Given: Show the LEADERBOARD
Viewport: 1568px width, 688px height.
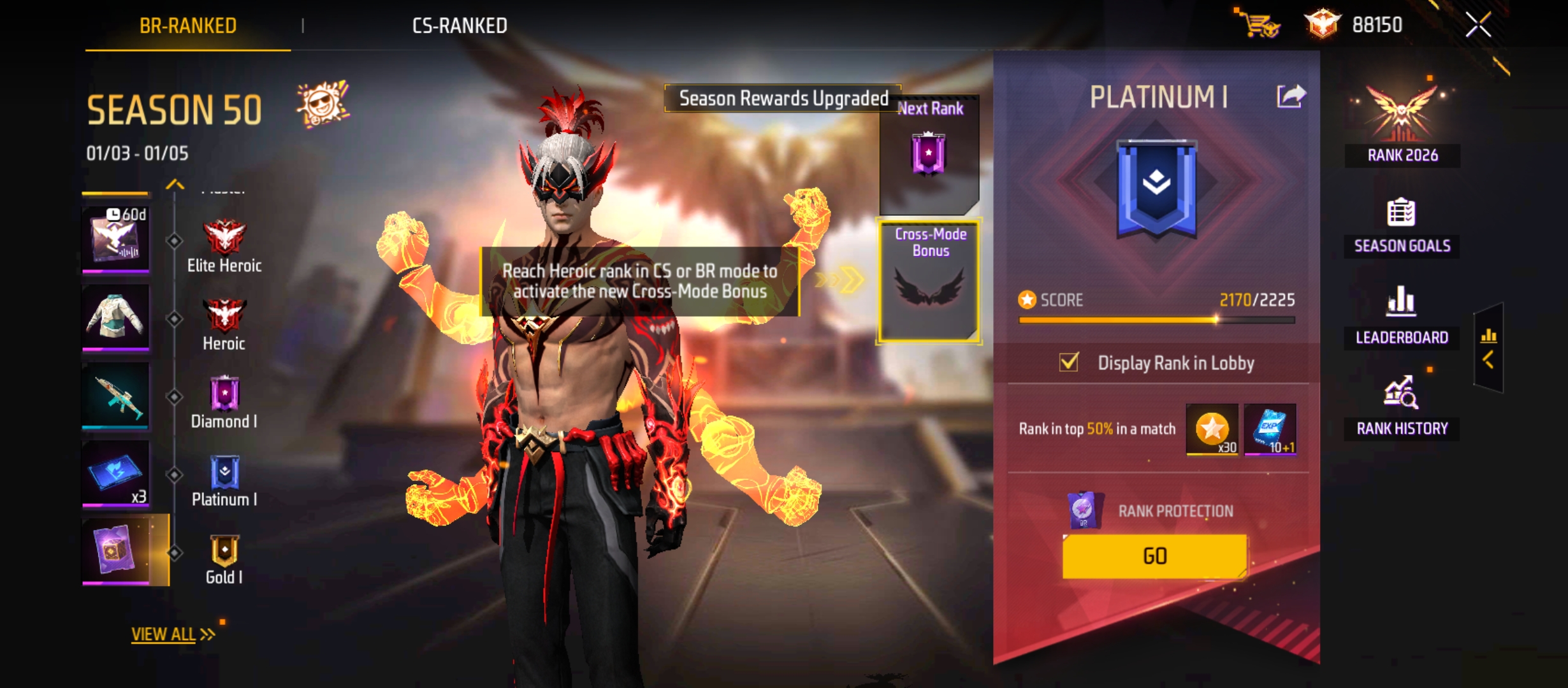Looking at the screenshot, I should (x=1402, y=317).
